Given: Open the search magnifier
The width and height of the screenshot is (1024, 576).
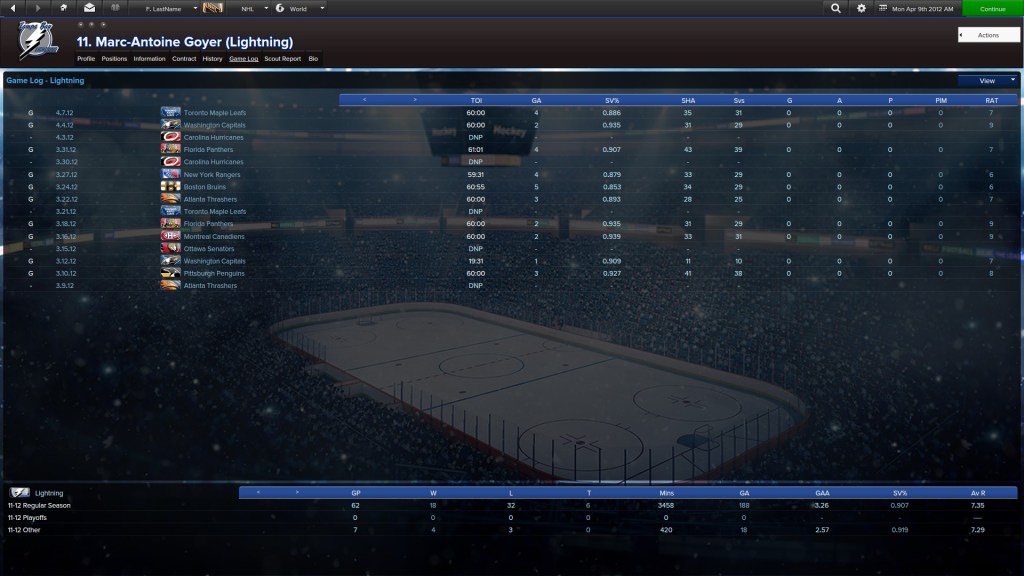Looking at the screenshot, I should click(x=836, y=8).
